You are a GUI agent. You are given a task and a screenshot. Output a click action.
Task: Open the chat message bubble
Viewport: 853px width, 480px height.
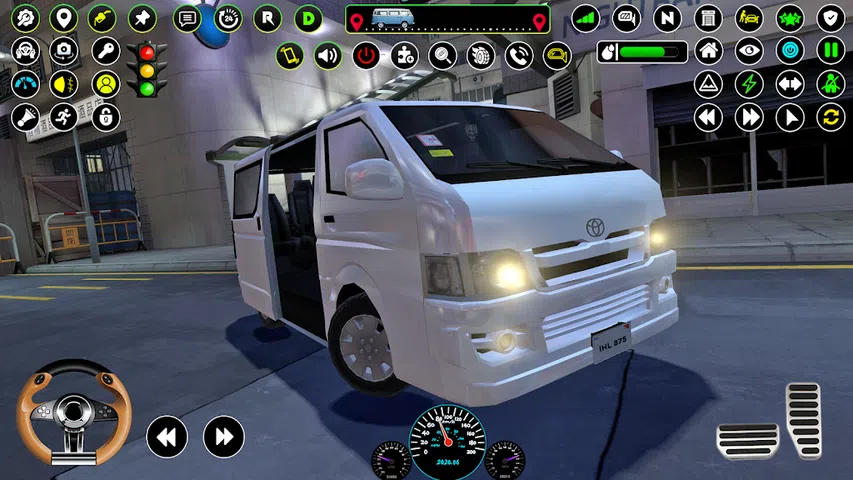[187, 18]
